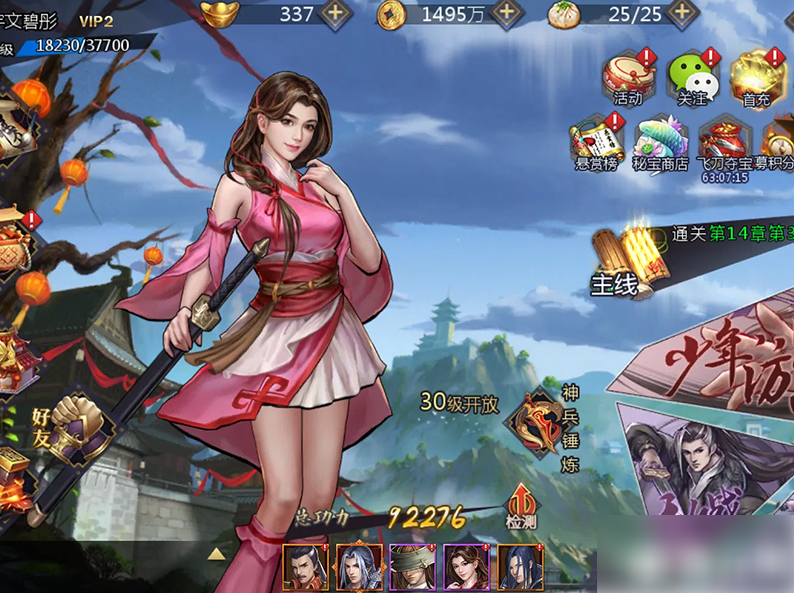Open the 活动 events drum icon
The image size is (794, 593).
[x=629, y=77]
